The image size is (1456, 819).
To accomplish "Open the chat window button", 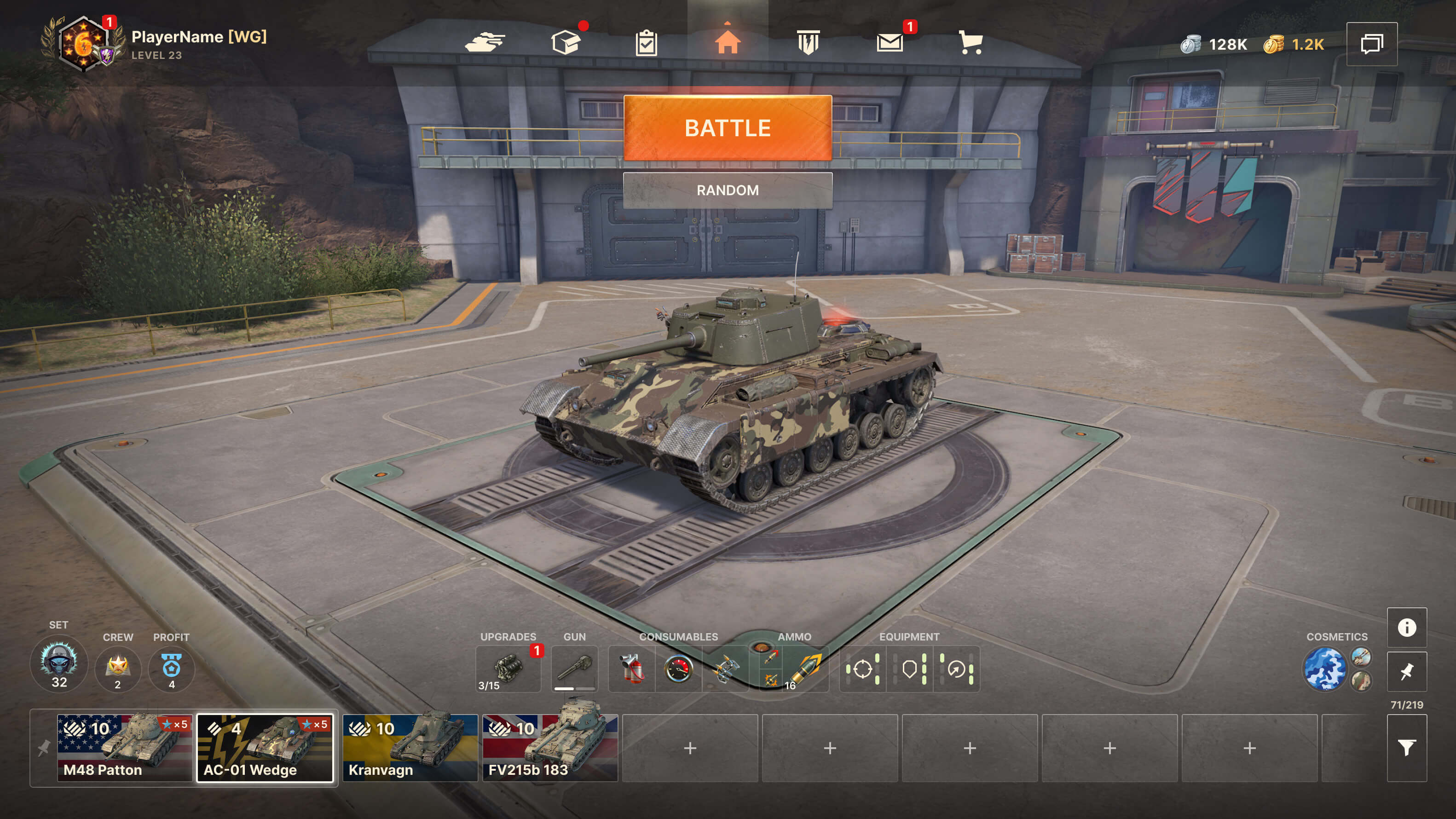I will pos(1372,44).
